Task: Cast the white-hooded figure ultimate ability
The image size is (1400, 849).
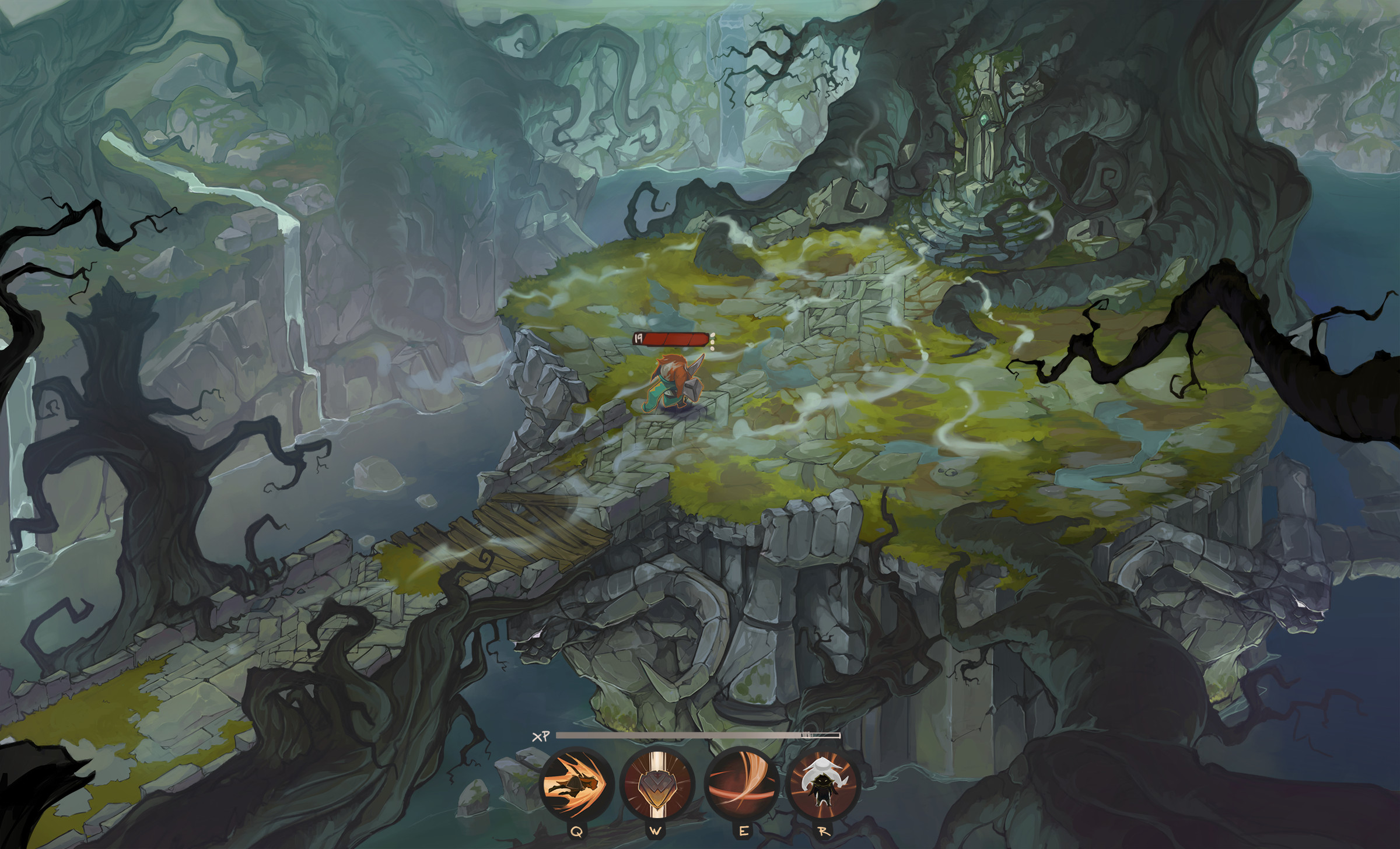Action: pos(822,783)
